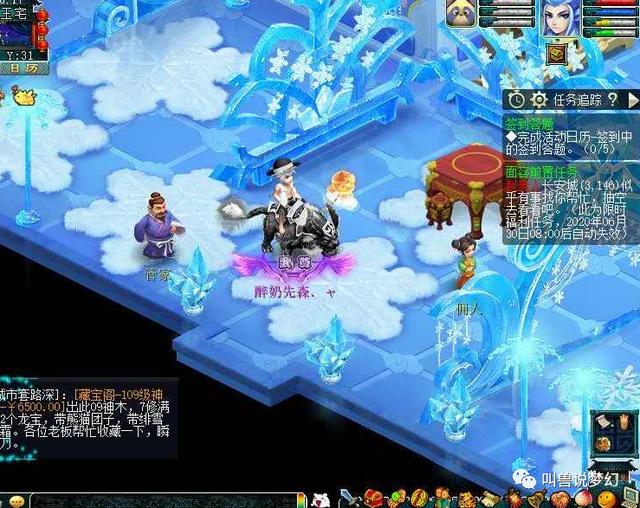Image resolution: width=640 pixels, height=508 pixels.
Task: Click the white creature icon on the bottom bar
Action: coord(320,498)
